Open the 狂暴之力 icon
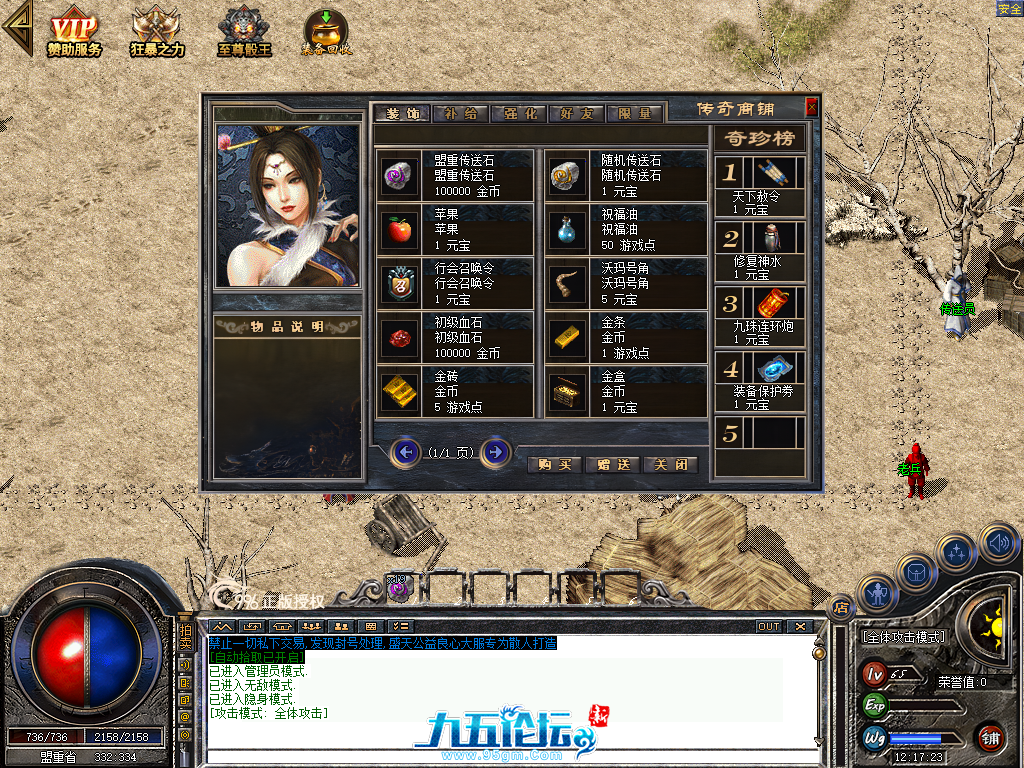1024x768 pixels. pyautogui.click(x=157, y=32)
